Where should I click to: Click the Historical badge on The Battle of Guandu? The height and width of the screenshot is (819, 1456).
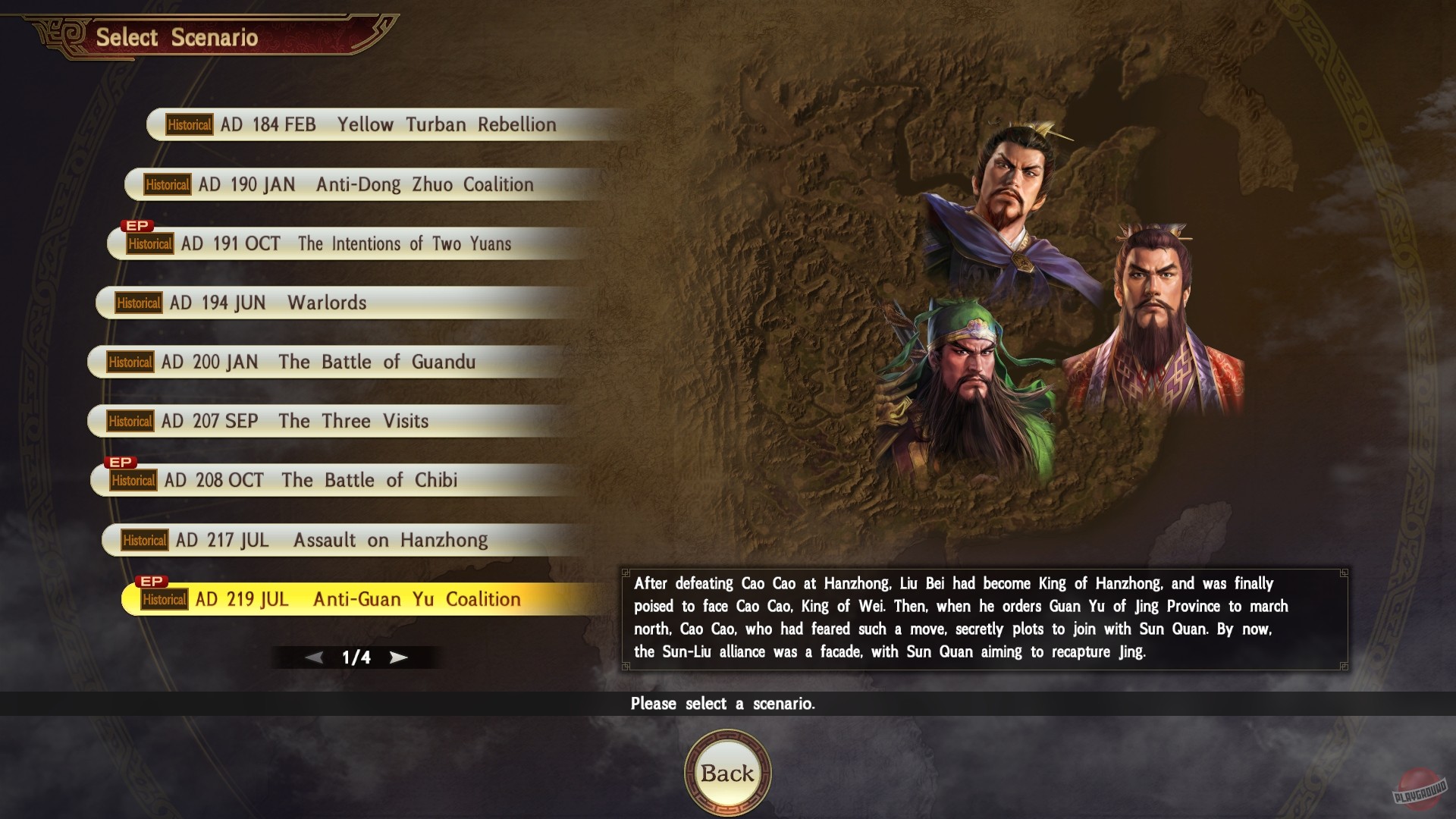click(x=130, y=362)
